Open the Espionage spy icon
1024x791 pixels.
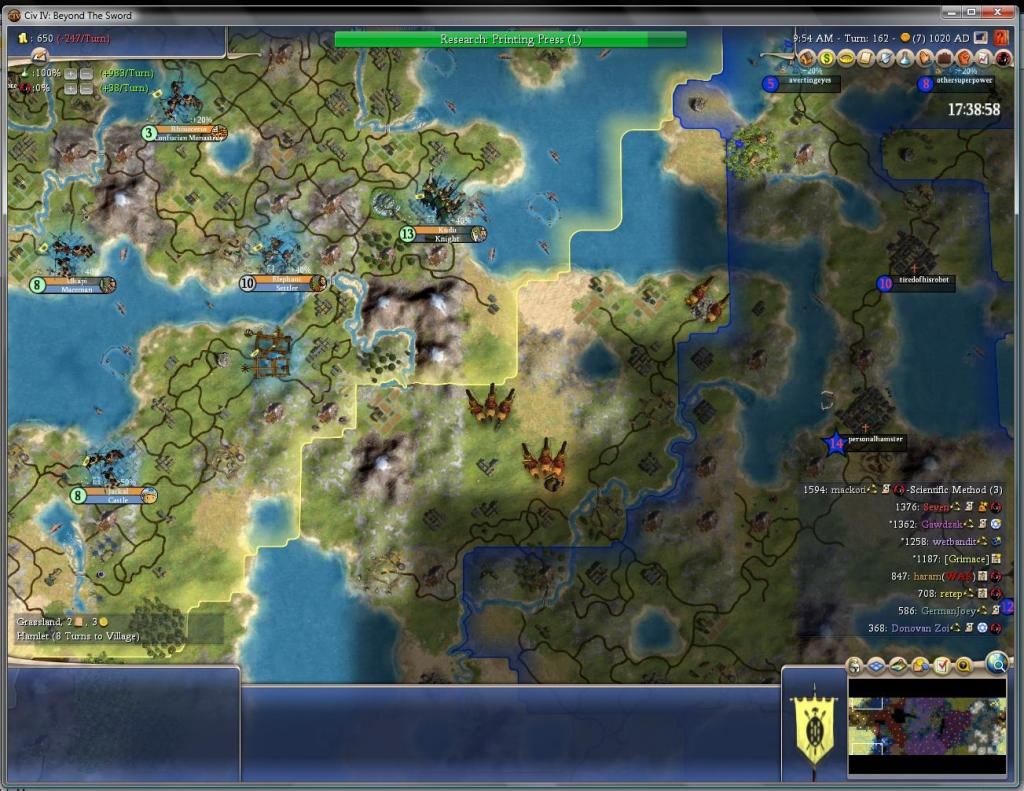point(1003,59)
